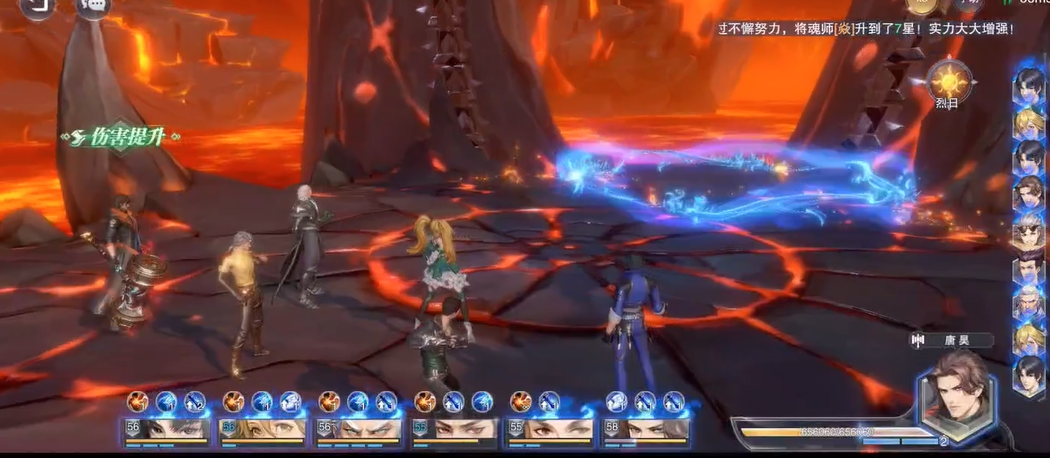
Task: Pick the white-haired level 56 hero panel
Action: [x=358, y=430]
